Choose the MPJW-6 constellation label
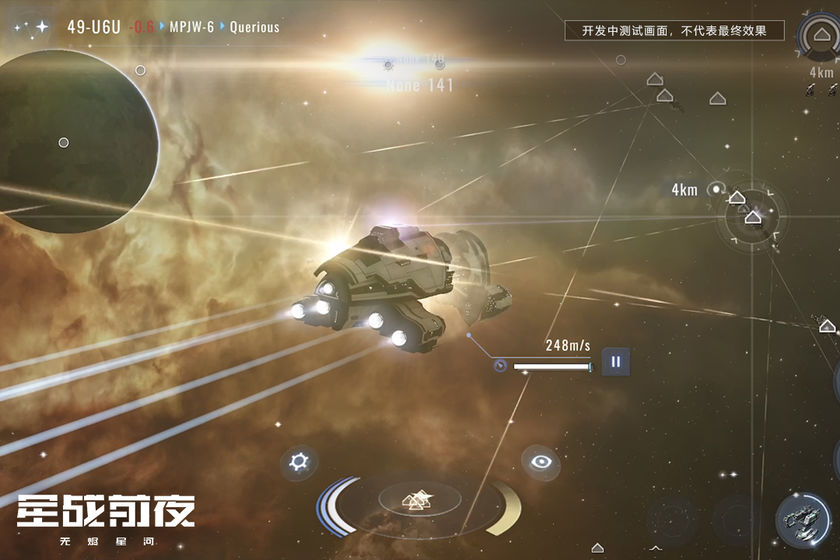 tap(193, 27)
